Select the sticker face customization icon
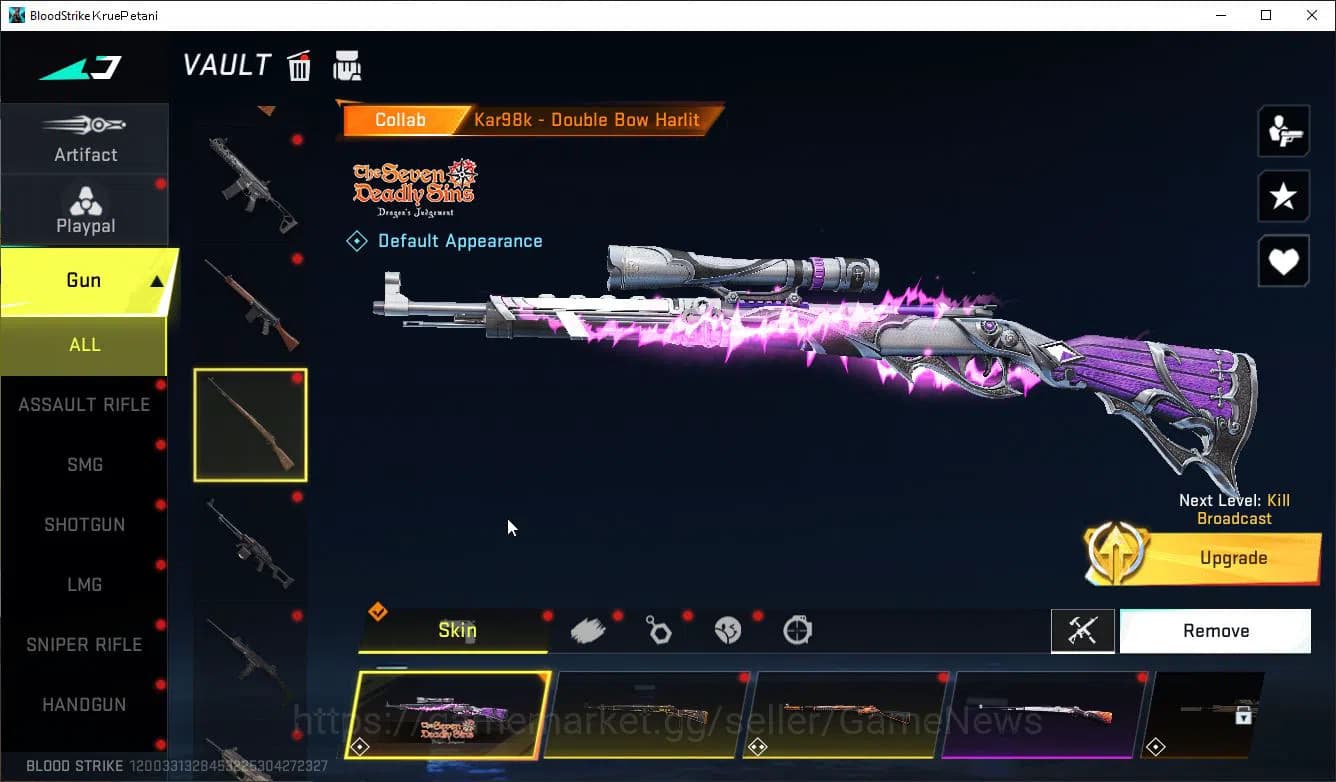 click(x=728, y=630)
